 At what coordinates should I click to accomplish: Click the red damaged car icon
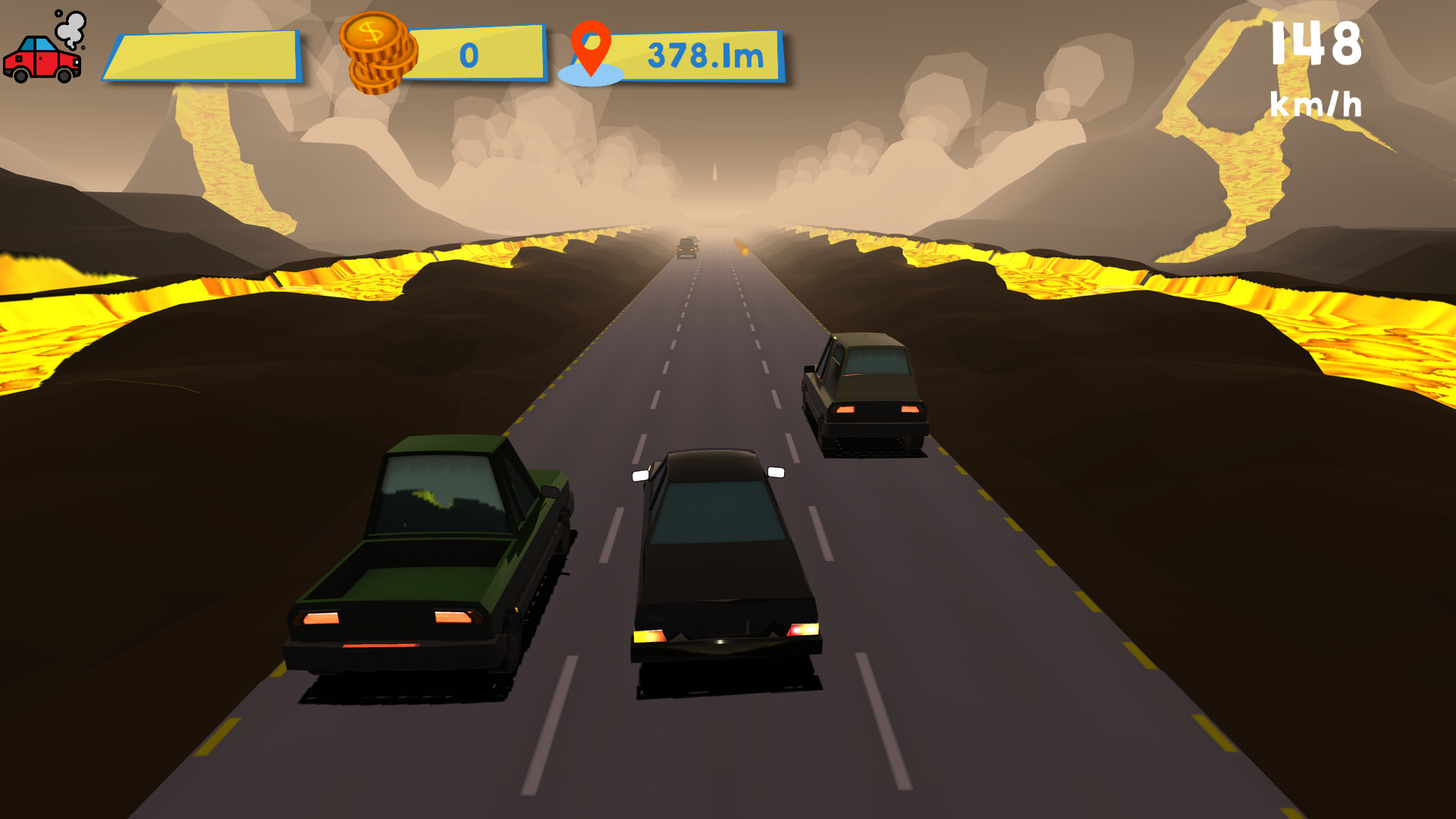pos(42,61)
